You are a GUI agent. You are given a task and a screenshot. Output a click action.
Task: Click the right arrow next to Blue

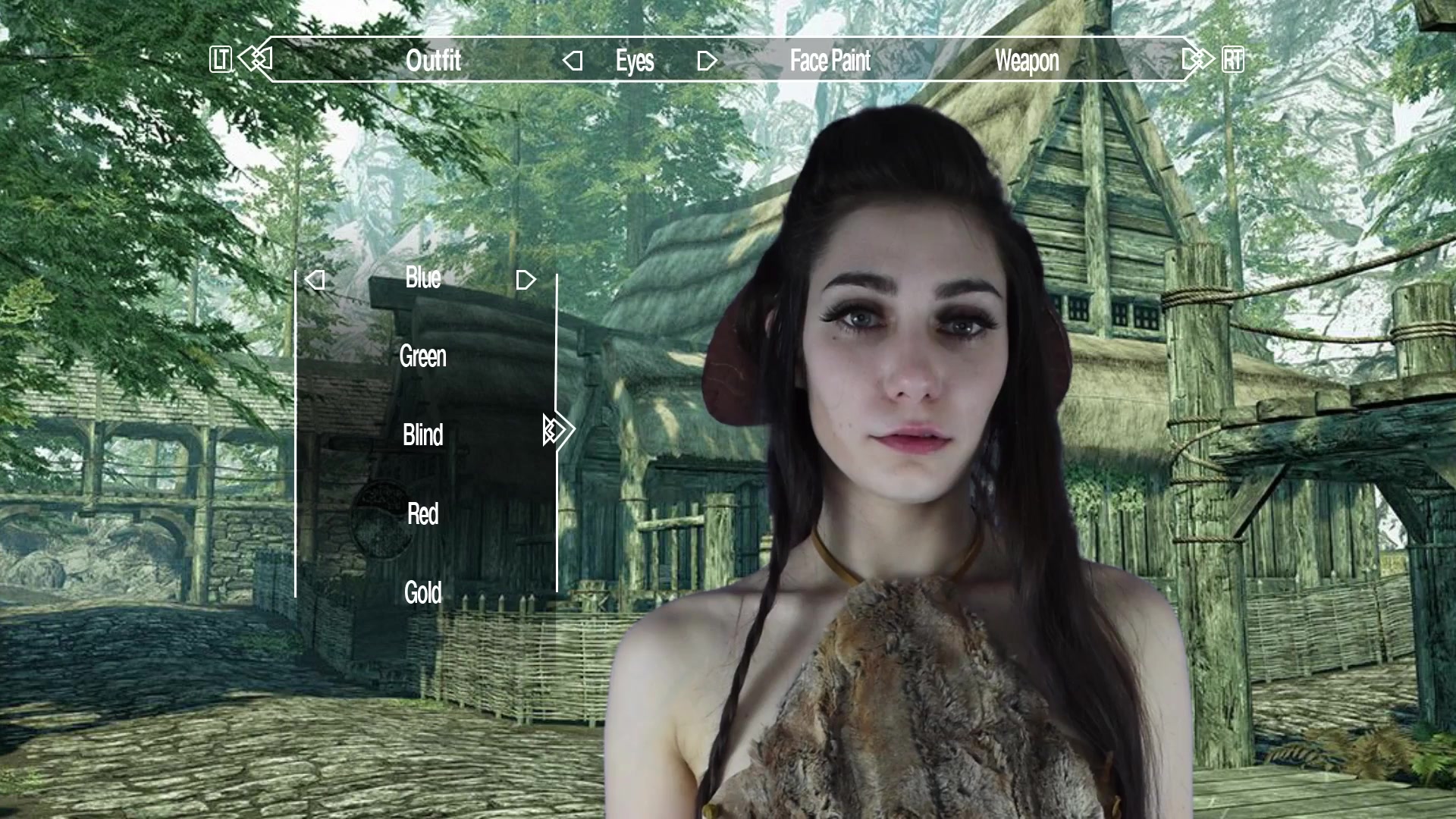click(x=526, y=280)
